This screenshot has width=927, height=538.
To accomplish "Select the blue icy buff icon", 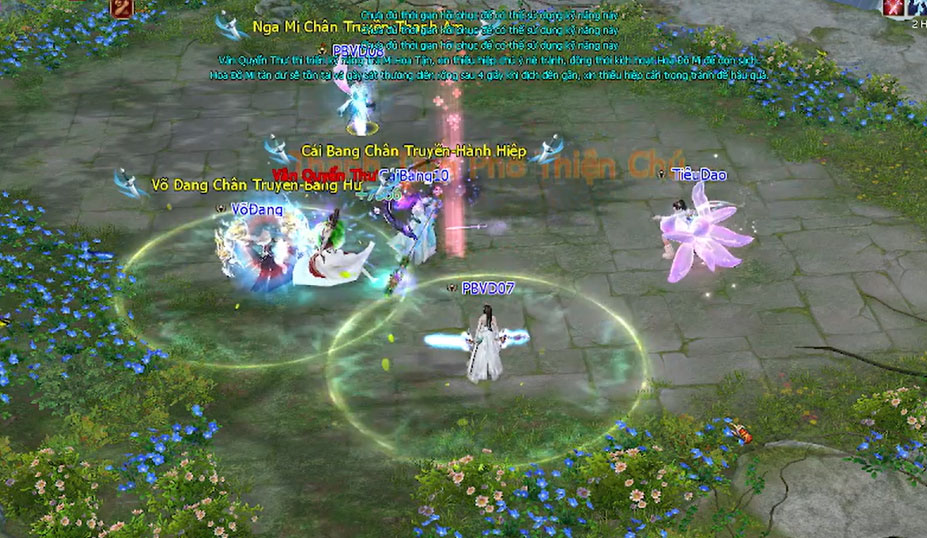I will pyautogui.click(x=916, y=8).
